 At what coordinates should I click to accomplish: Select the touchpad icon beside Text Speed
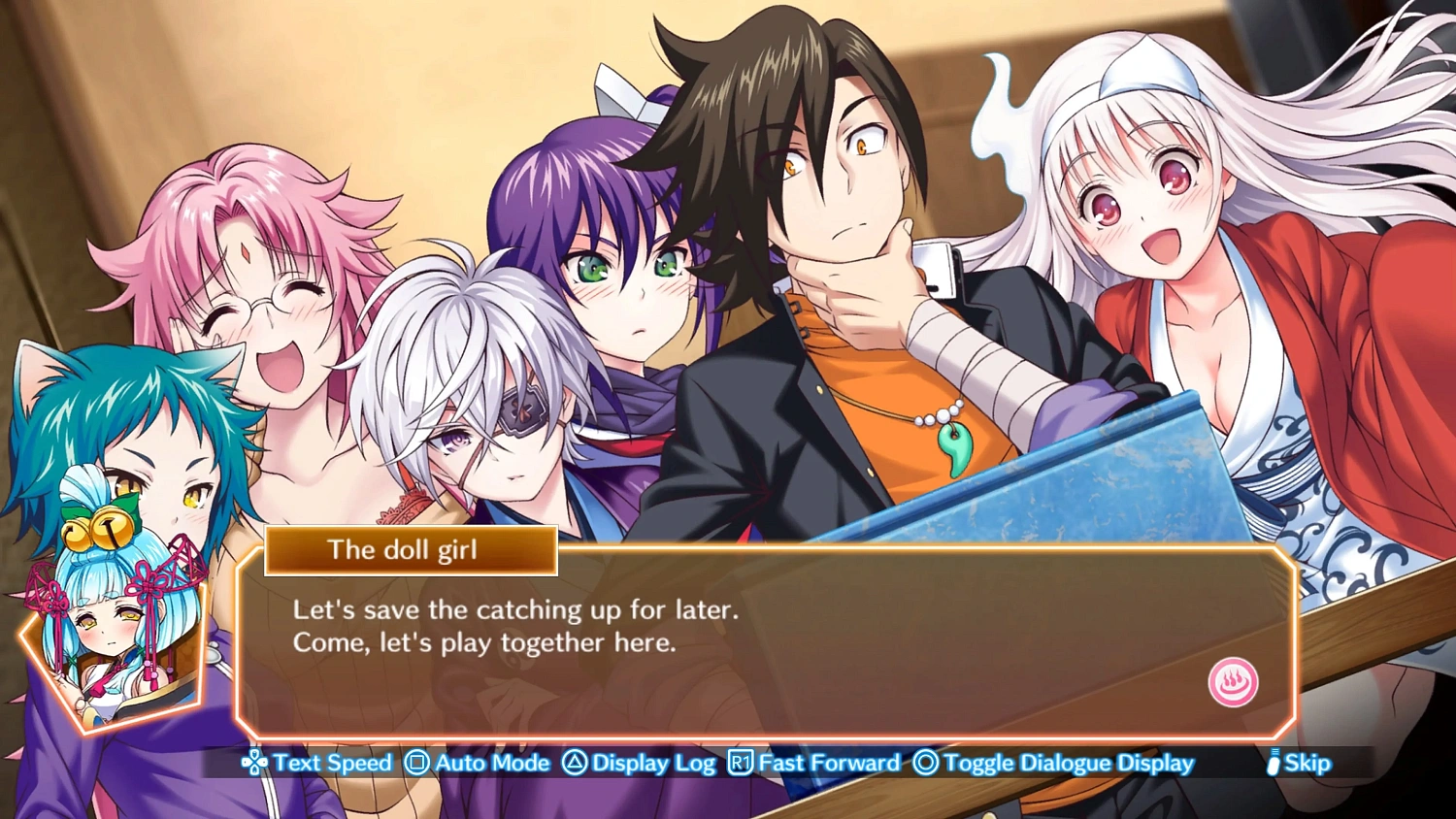pos(254,764)
